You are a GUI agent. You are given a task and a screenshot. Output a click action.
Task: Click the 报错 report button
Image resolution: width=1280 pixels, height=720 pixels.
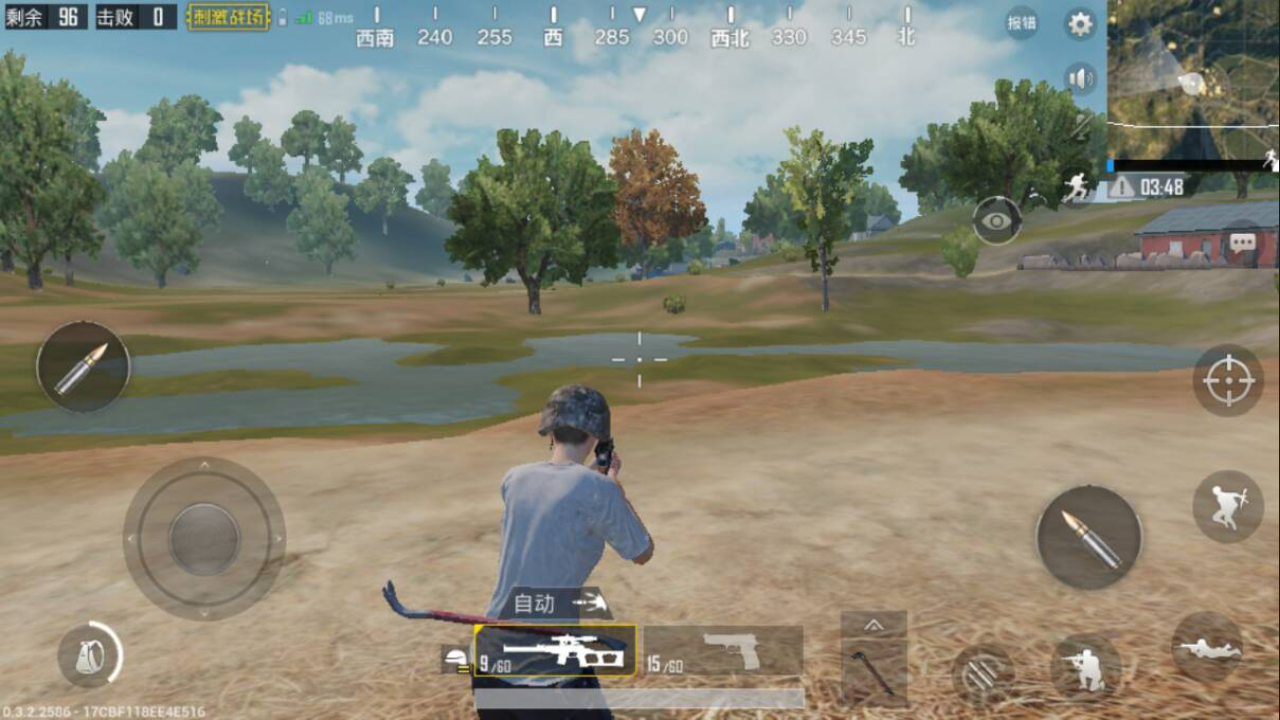1022,22
